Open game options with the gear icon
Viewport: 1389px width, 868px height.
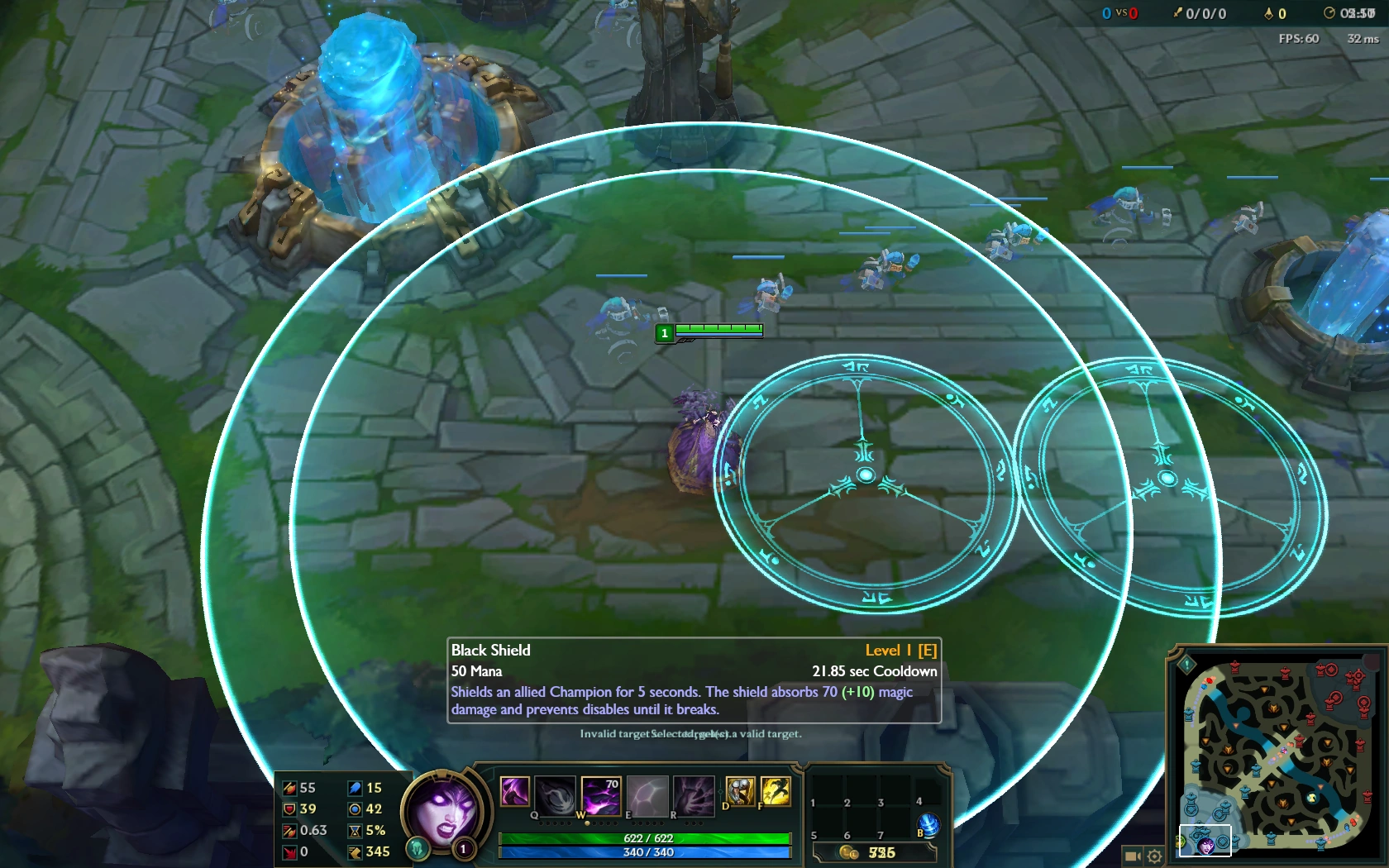click(1154, 856)
